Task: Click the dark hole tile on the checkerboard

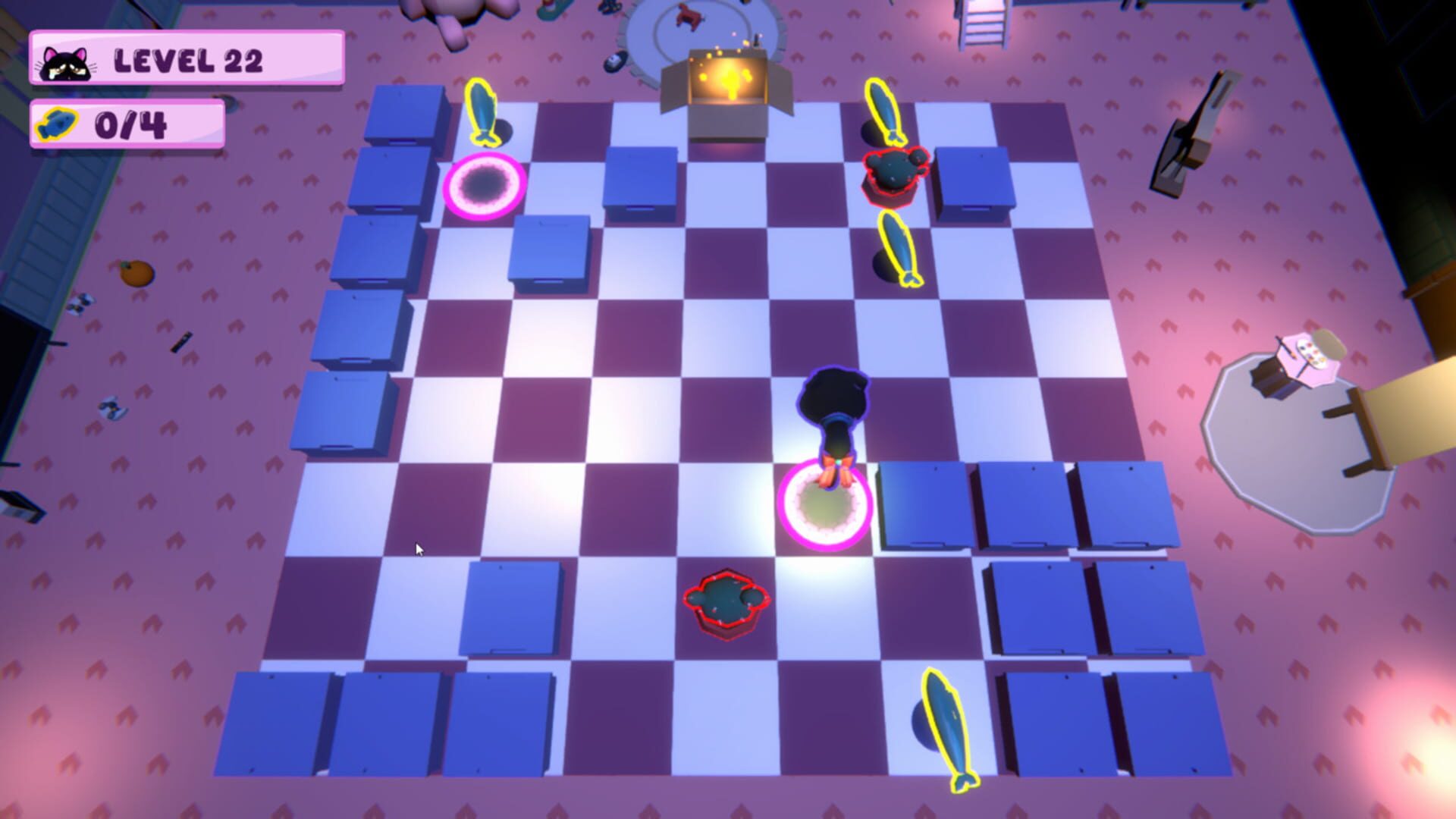Action: coord(485,188)
